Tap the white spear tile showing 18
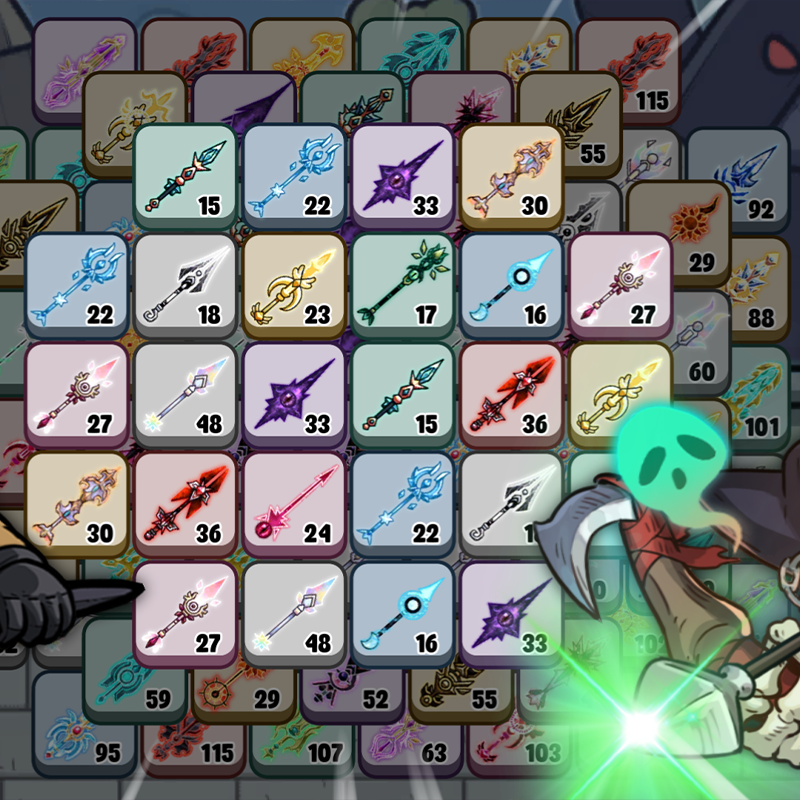The height and width of the screenshot is (800, 800). point(184,284)
